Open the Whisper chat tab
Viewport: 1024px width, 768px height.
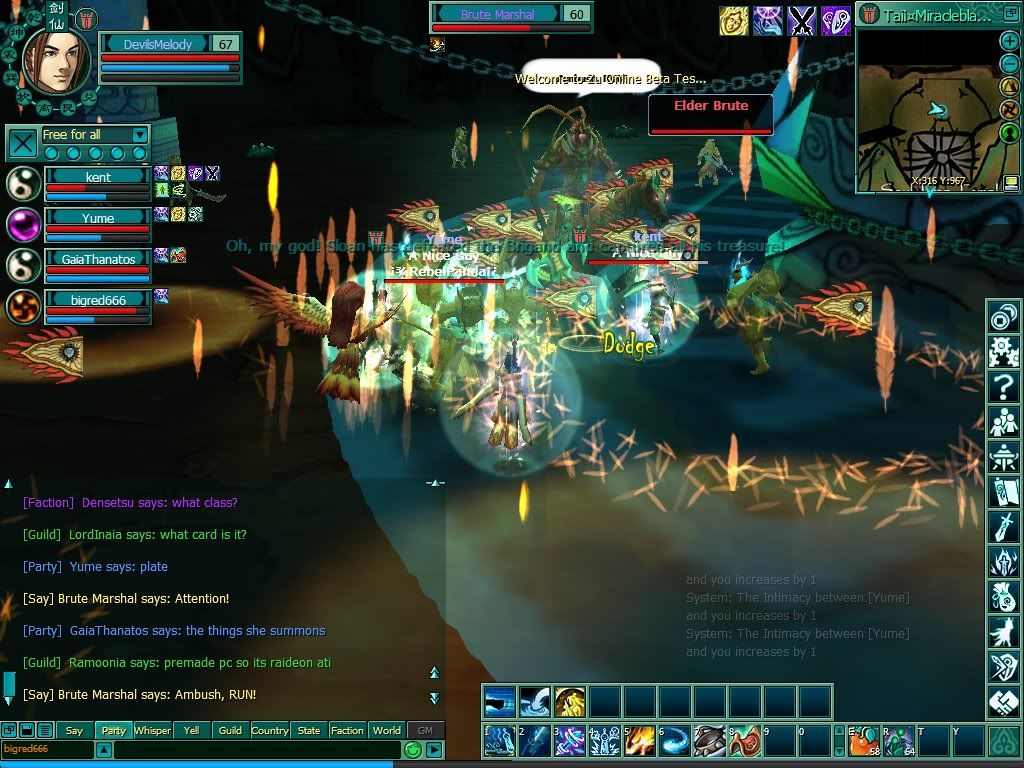click(152, 730)
